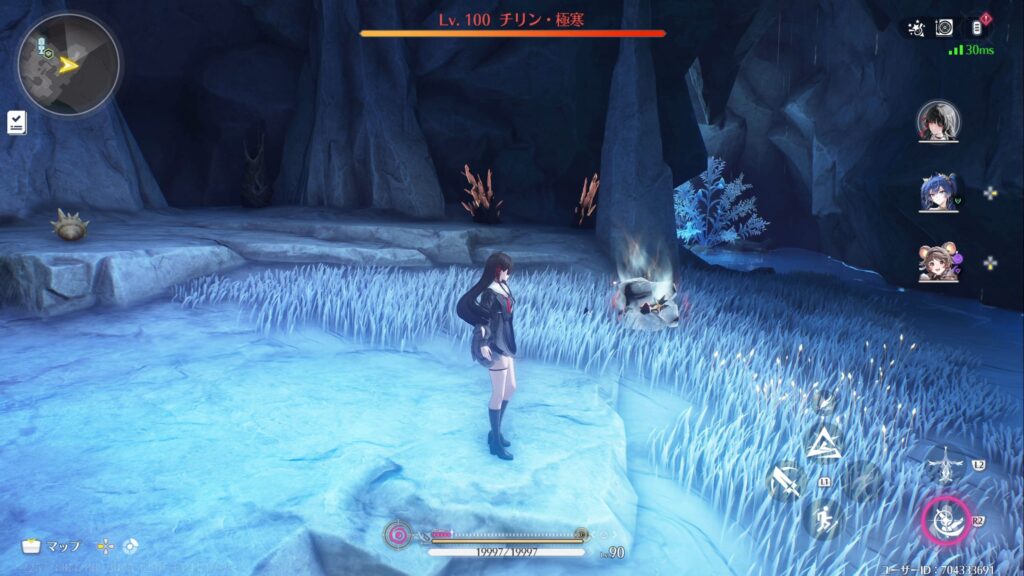Activate the sword basic attack button
The width and height of the screenshot is (1024, 576).
tap(786, 482)
